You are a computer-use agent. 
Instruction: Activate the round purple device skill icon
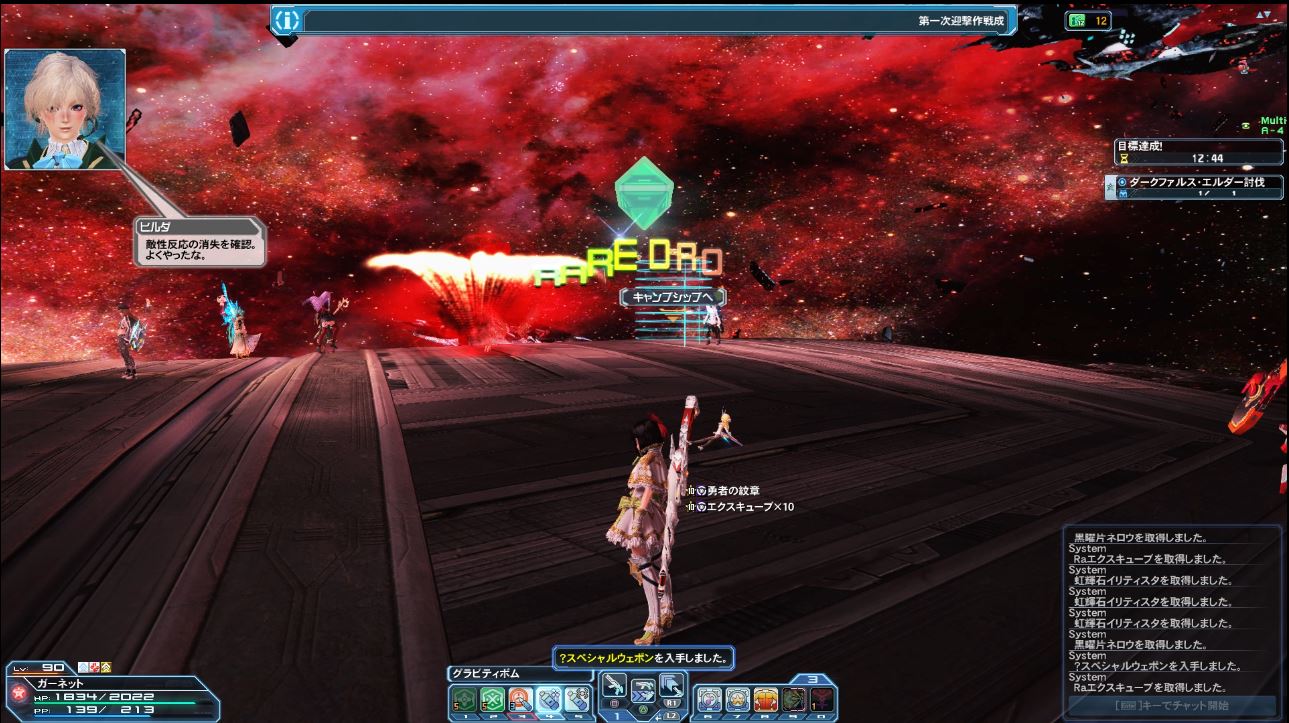709,699
